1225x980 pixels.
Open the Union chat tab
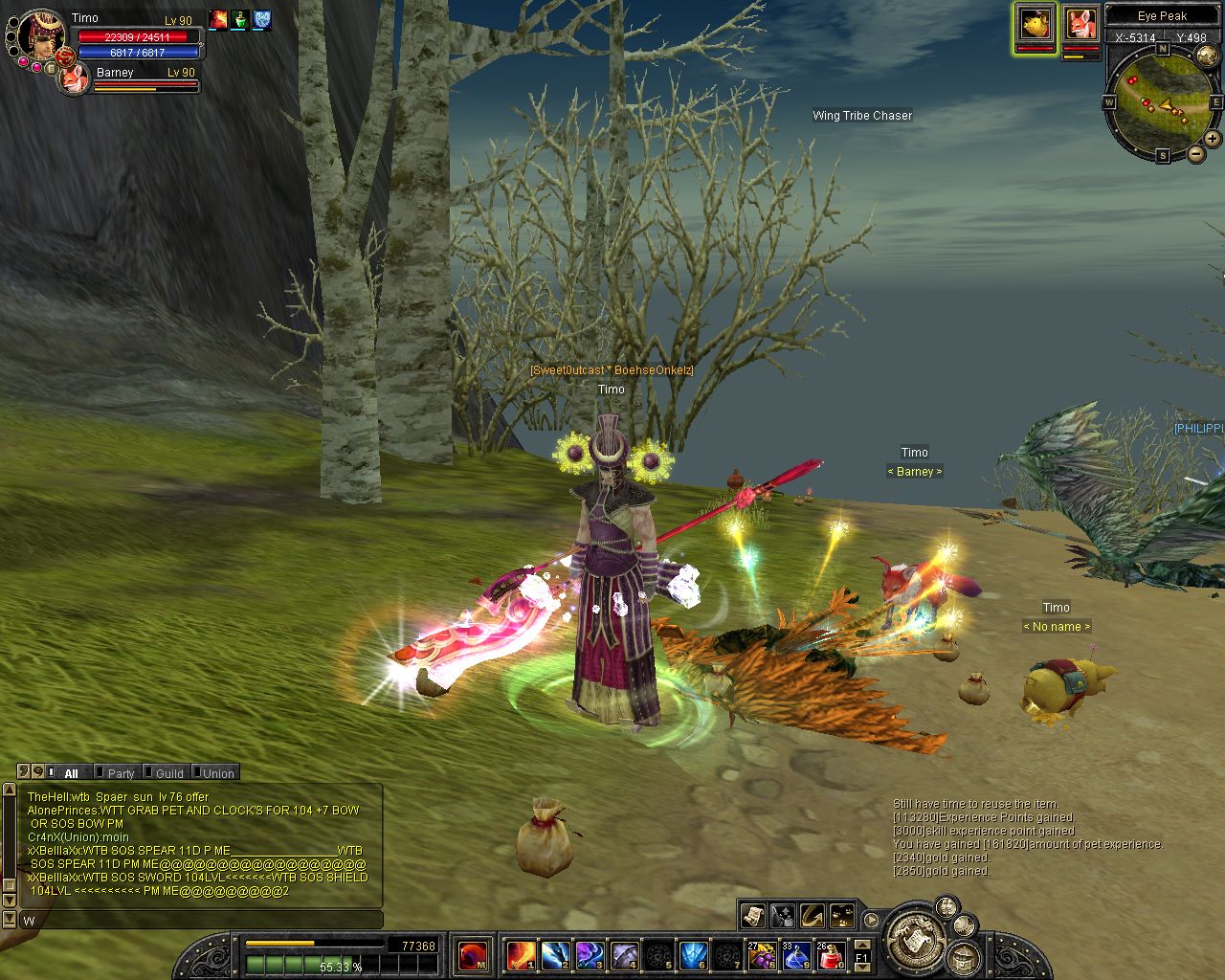coord(218,773)
